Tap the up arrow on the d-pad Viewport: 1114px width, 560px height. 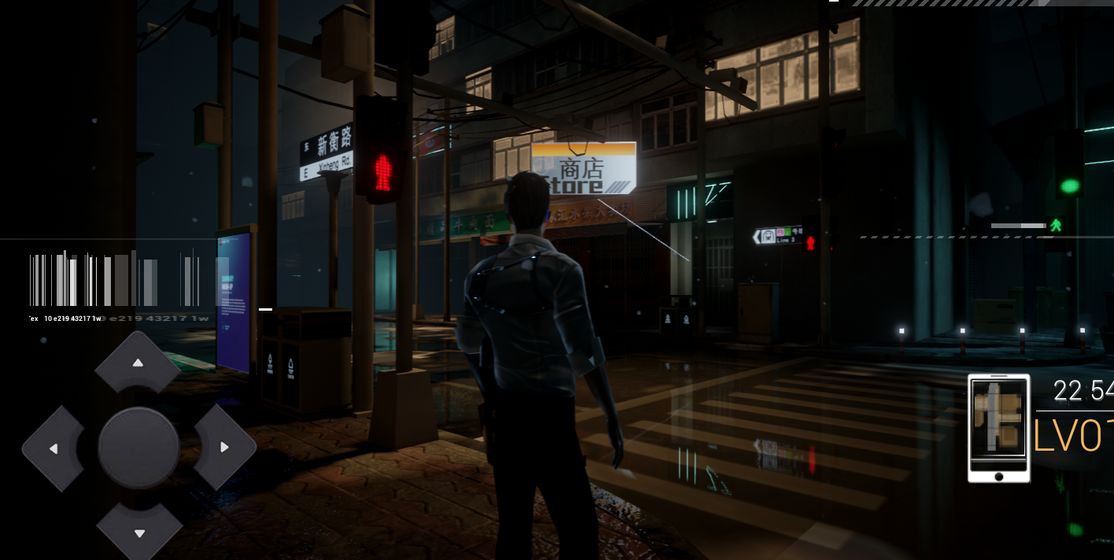click(138, 362)
